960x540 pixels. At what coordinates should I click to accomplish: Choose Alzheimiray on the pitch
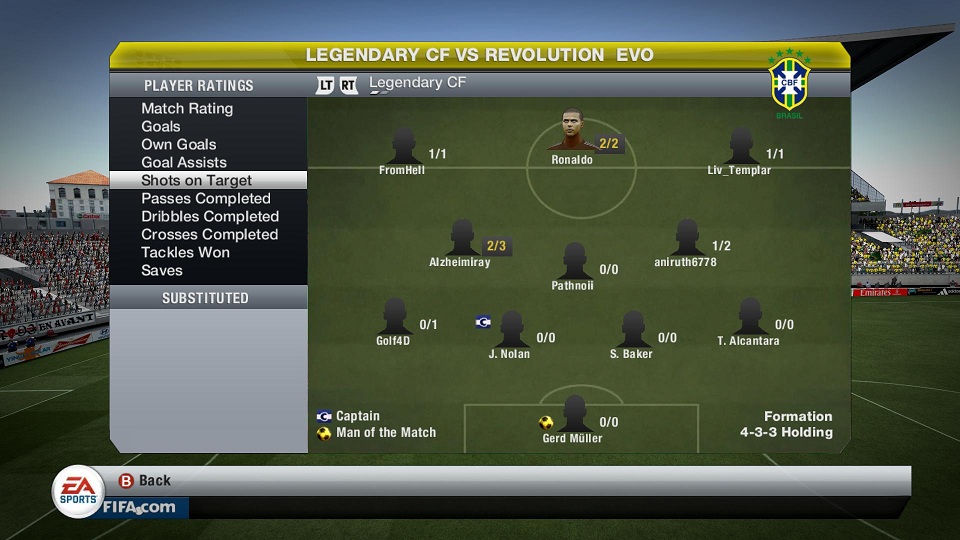[461, 238]
